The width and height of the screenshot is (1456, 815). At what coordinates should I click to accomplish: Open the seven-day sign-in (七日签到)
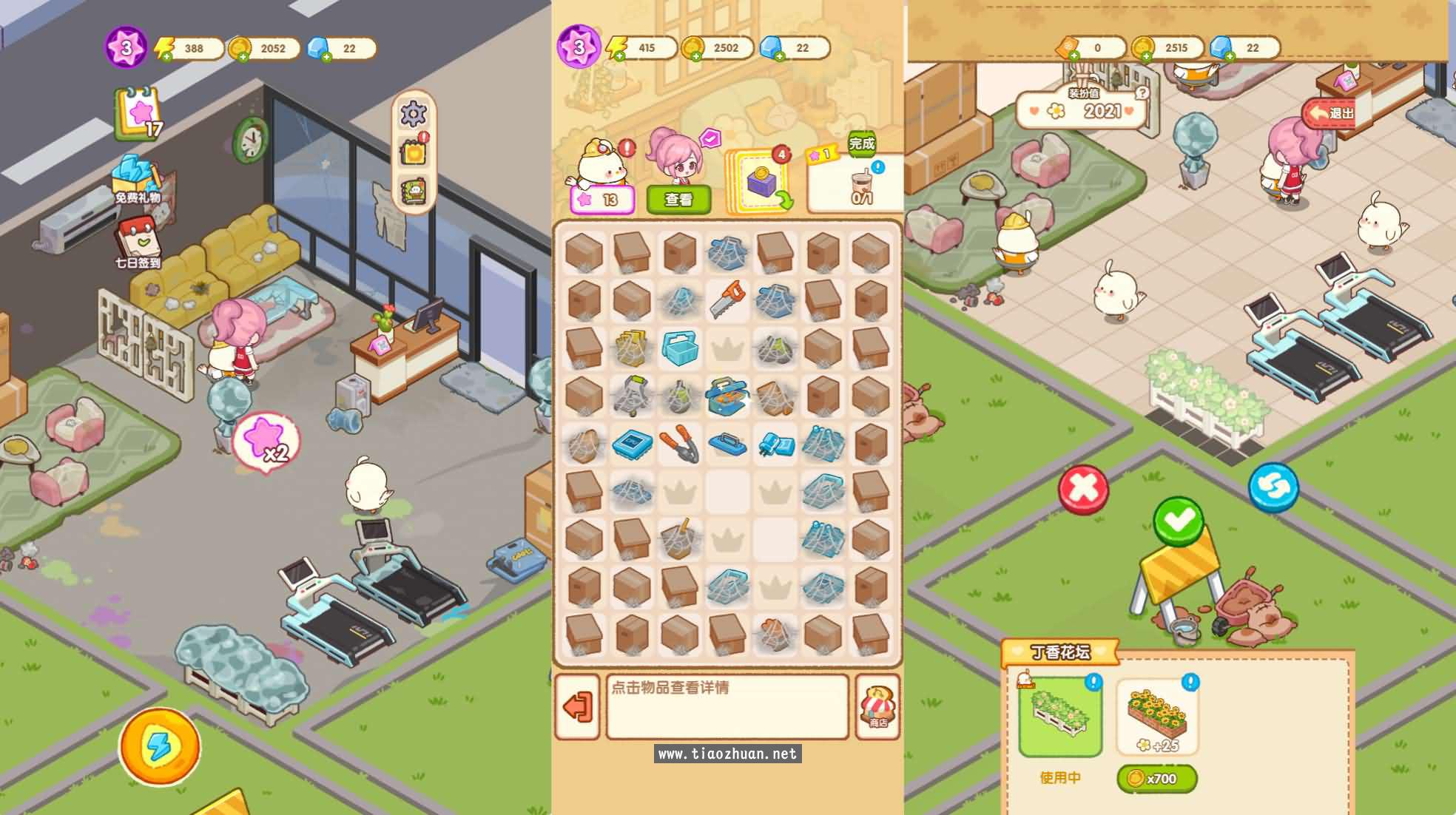point(137,243)
